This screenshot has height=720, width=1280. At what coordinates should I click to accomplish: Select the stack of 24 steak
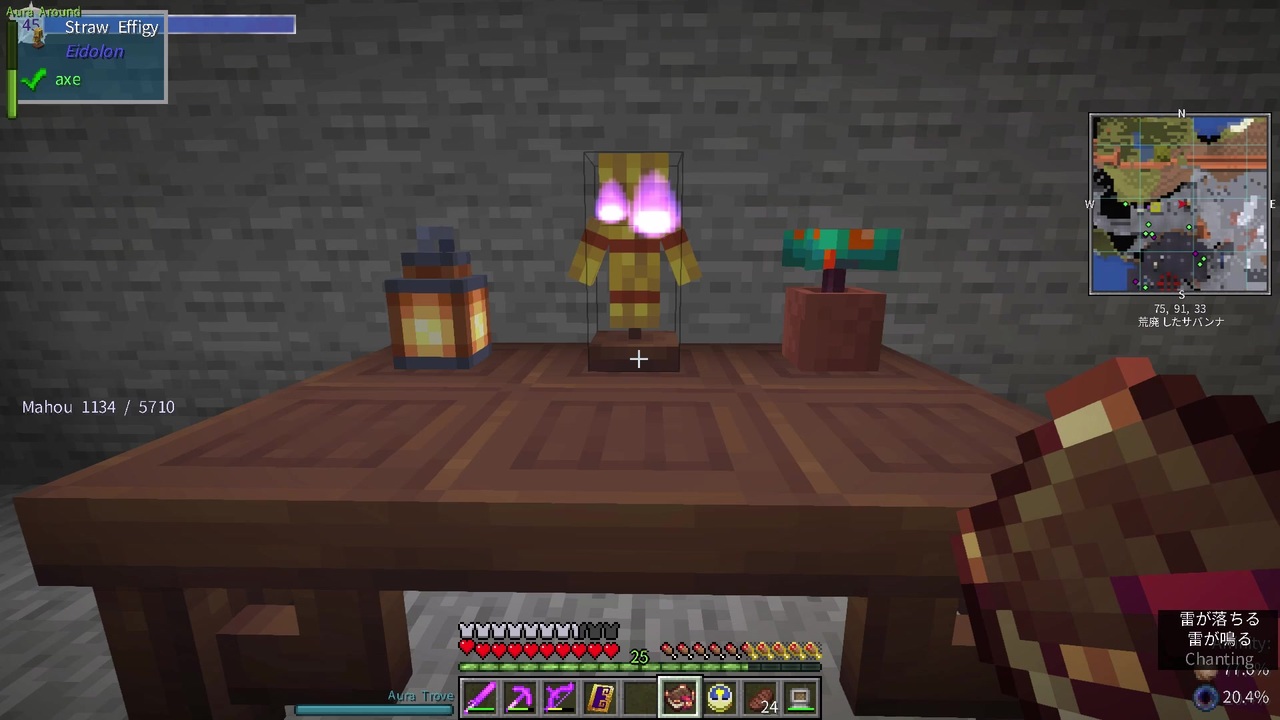[759, 695]
